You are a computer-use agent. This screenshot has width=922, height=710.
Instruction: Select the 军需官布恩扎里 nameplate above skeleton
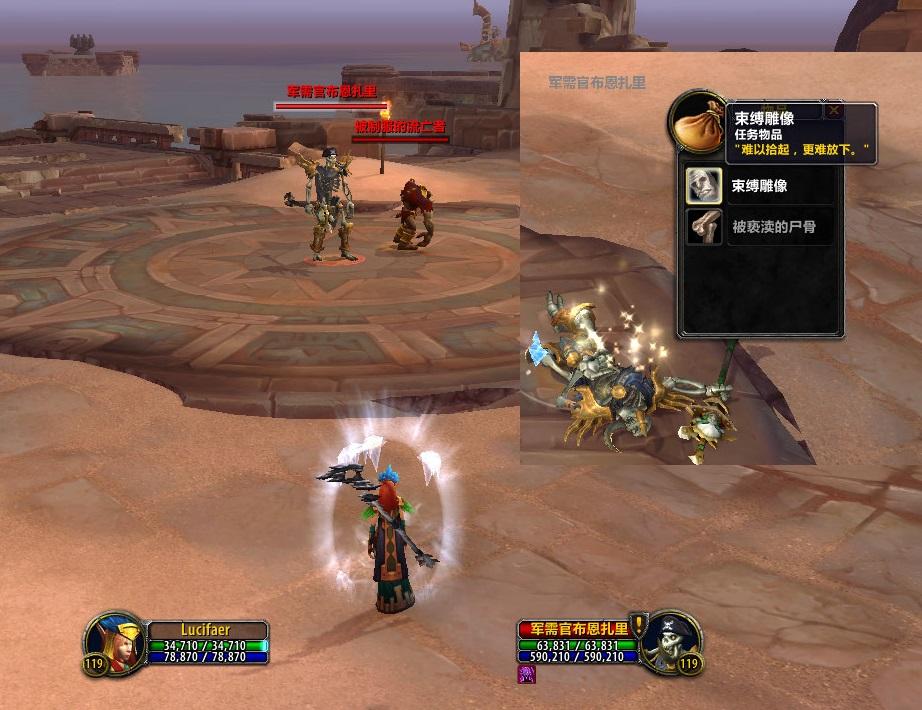click(331, 92)
